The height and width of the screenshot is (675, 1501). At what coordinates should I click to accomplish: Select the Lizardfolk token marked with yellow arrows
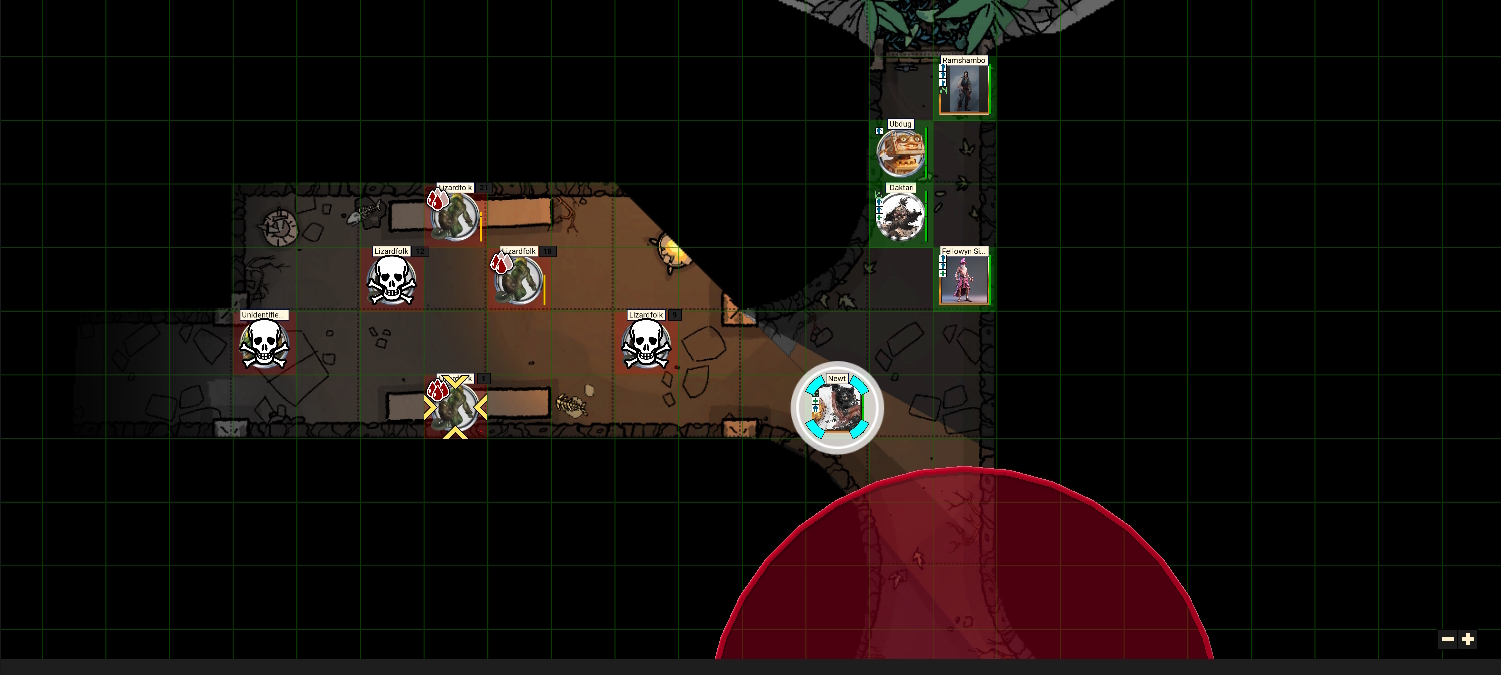tap(455, 407)
